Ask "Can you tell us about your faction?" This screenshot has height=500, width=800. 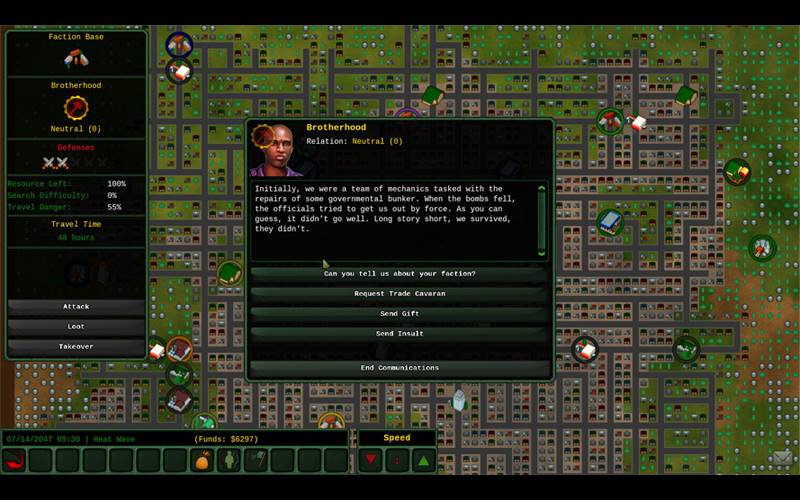(x=399, y=274)
